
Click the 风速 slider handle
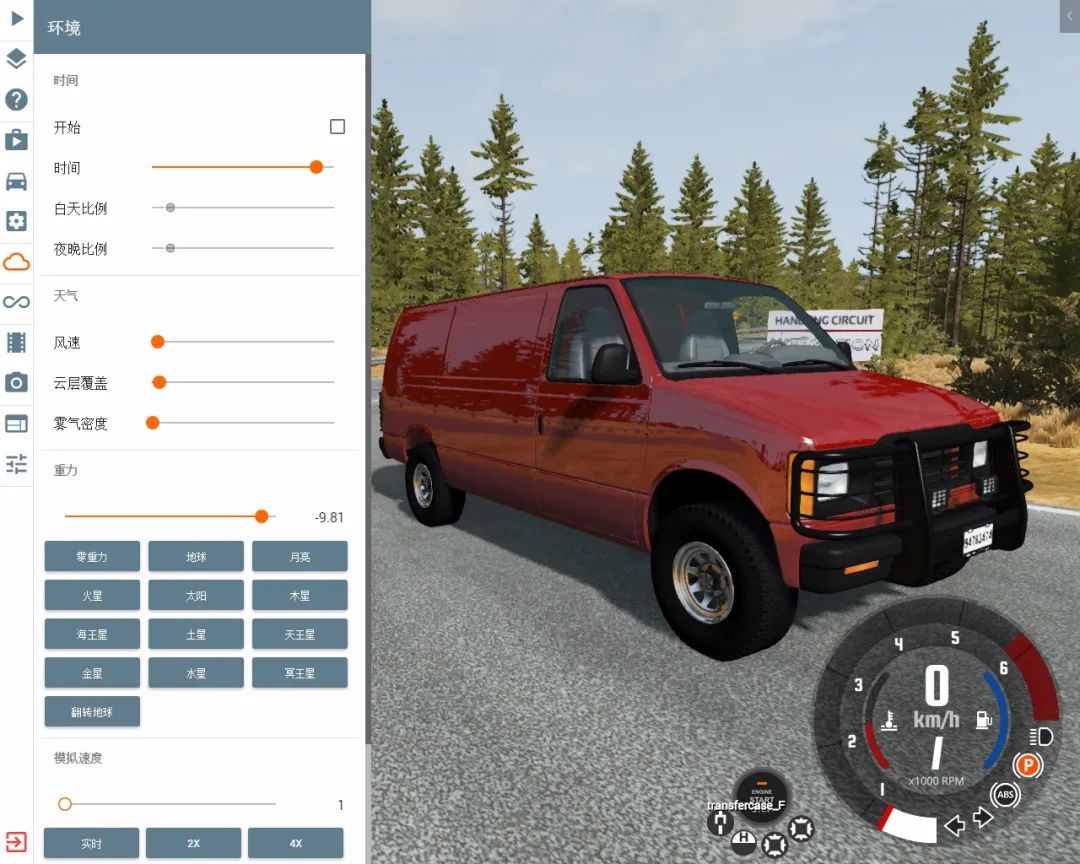[x=157, y=342]
